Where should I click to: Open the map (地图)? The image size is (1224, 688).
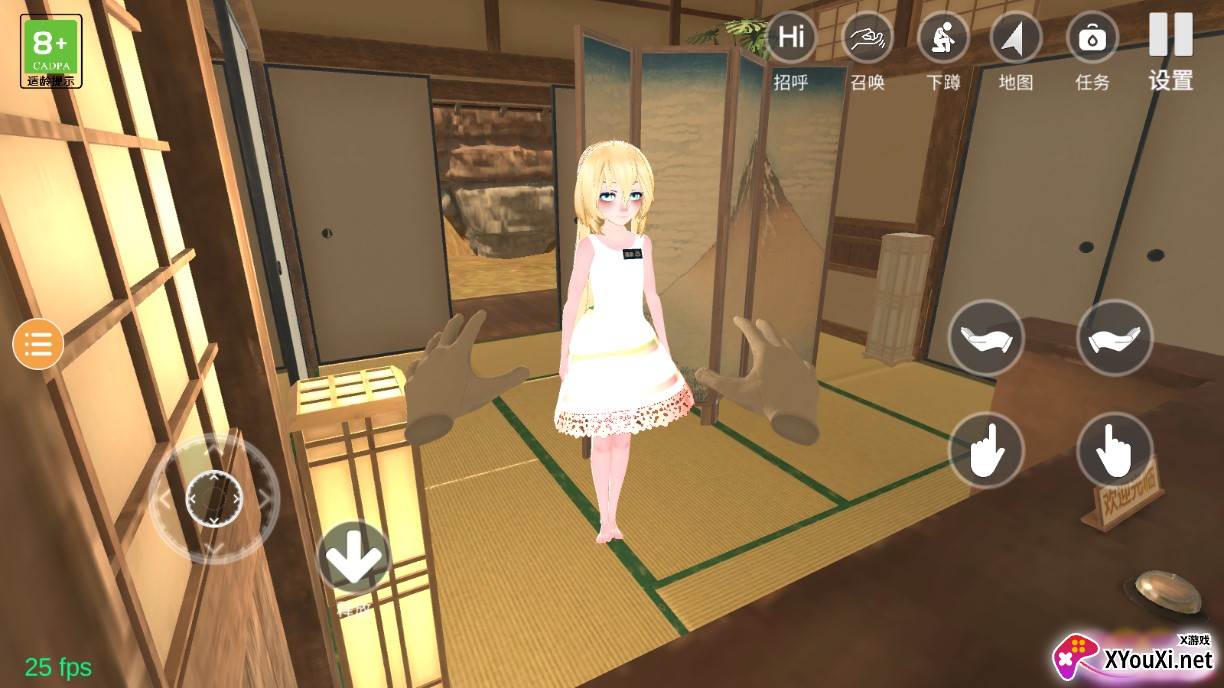coord(1016,39)
